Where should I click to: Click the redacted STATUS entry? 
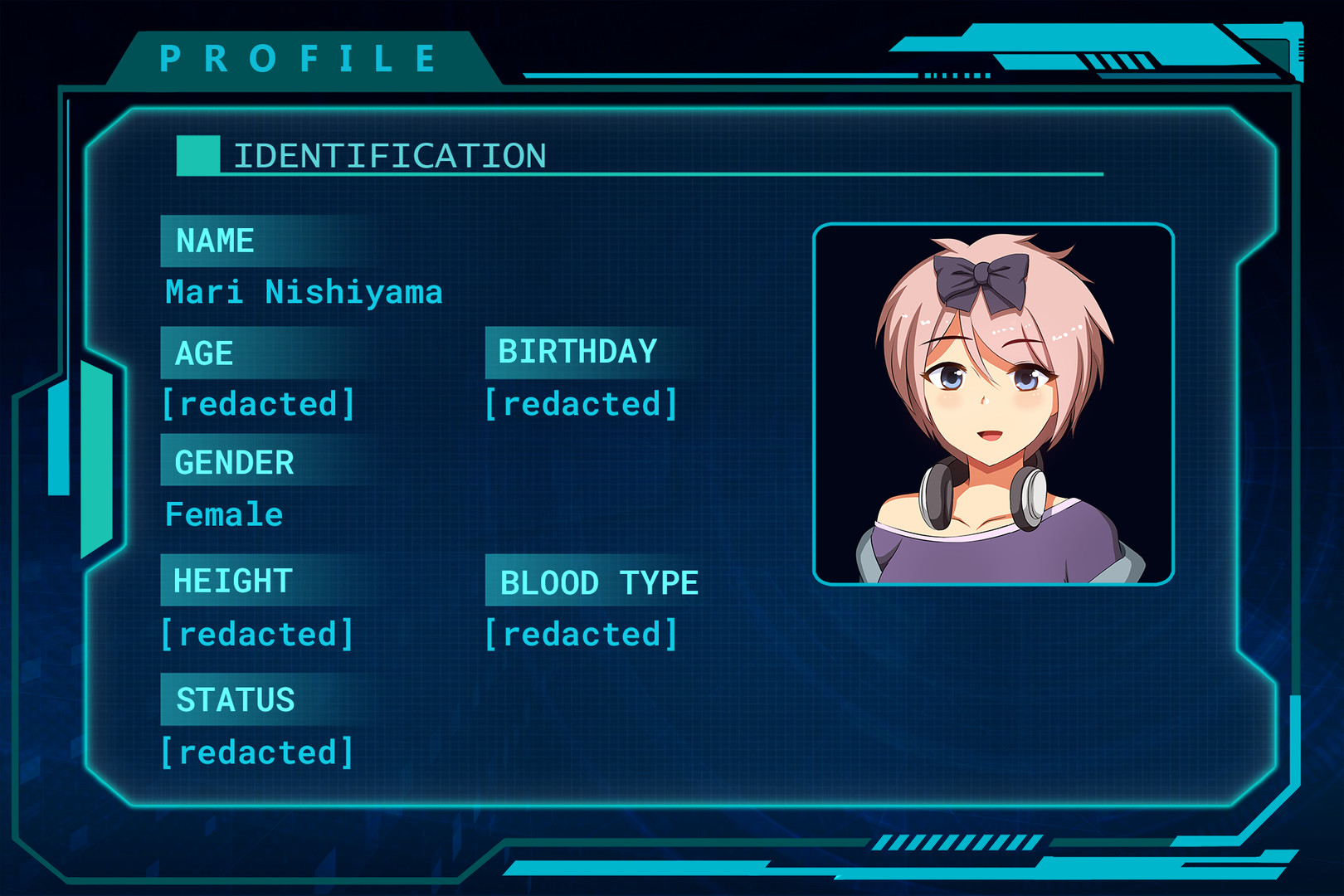pos(259,750)
